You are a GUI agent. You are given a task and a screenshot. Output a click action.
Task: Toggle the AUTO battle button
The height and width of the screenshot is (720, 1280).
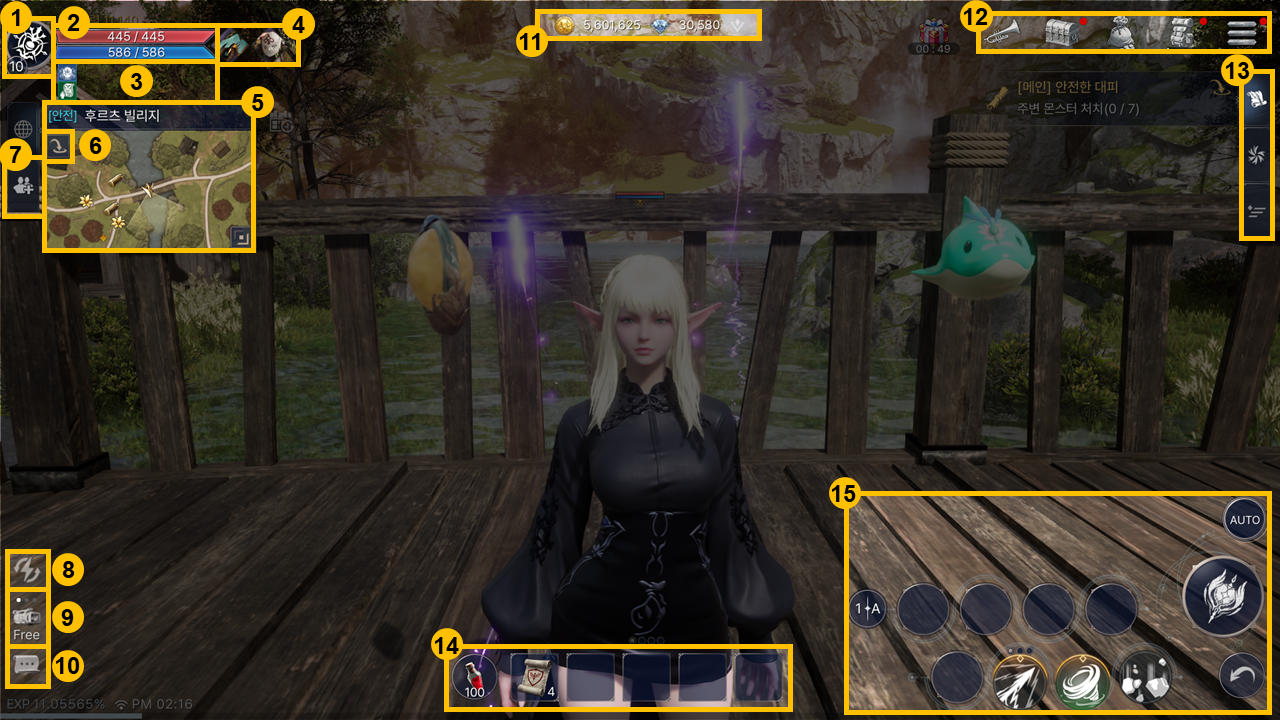click(x=1244, y=520)
